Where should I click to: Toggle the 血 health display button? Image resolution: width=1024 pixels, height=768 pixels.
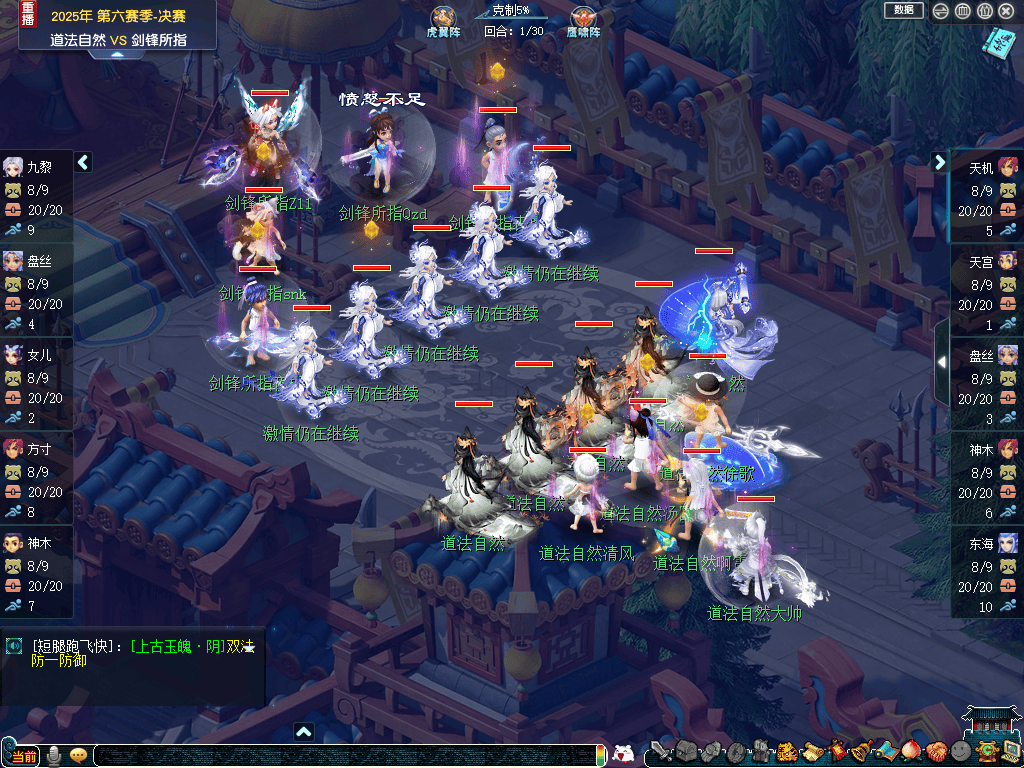pos(962,11)
